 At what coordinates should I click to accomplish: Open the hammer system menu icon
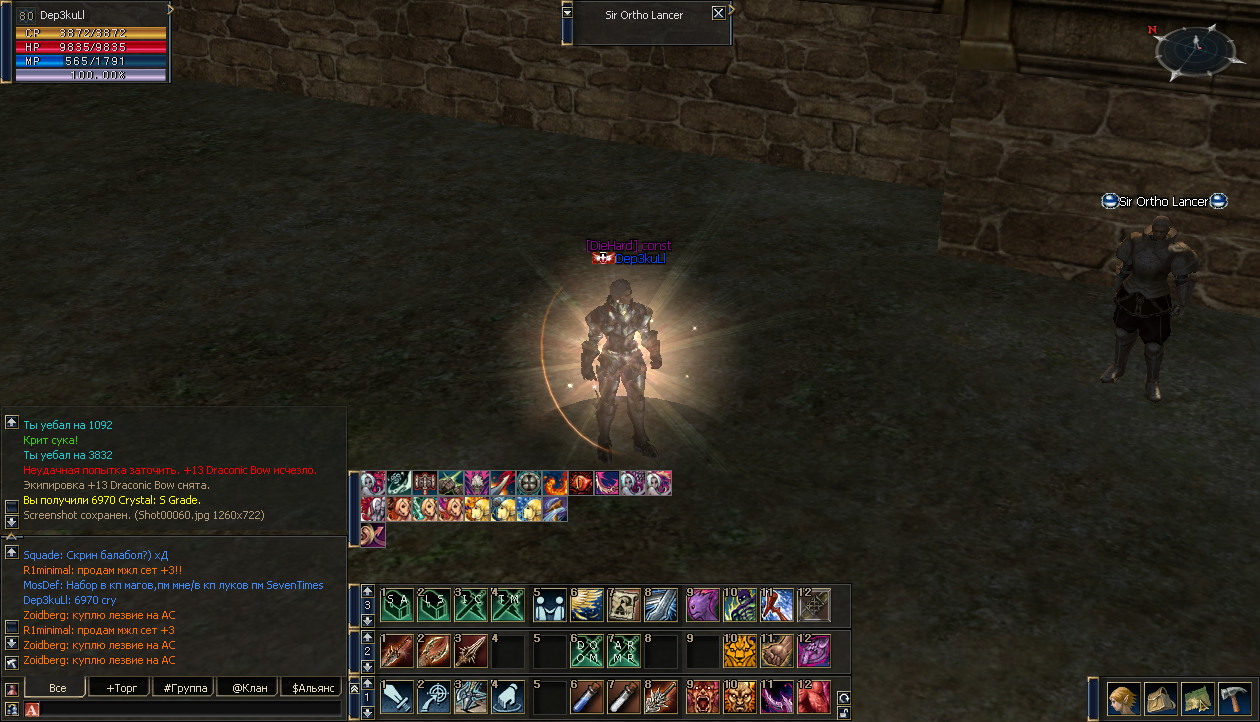pos(1234,697)
